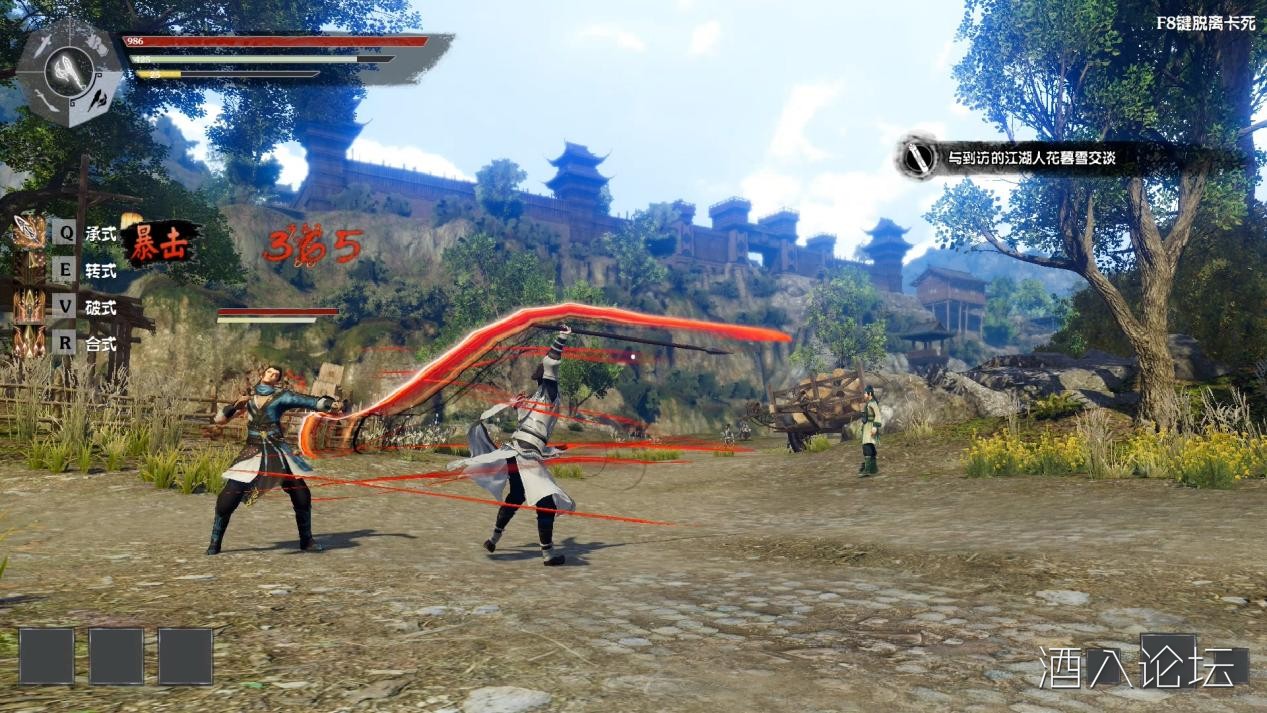Open the 与到访的江湖人花慕雪交谈 quest tracker

[1030, 158]
